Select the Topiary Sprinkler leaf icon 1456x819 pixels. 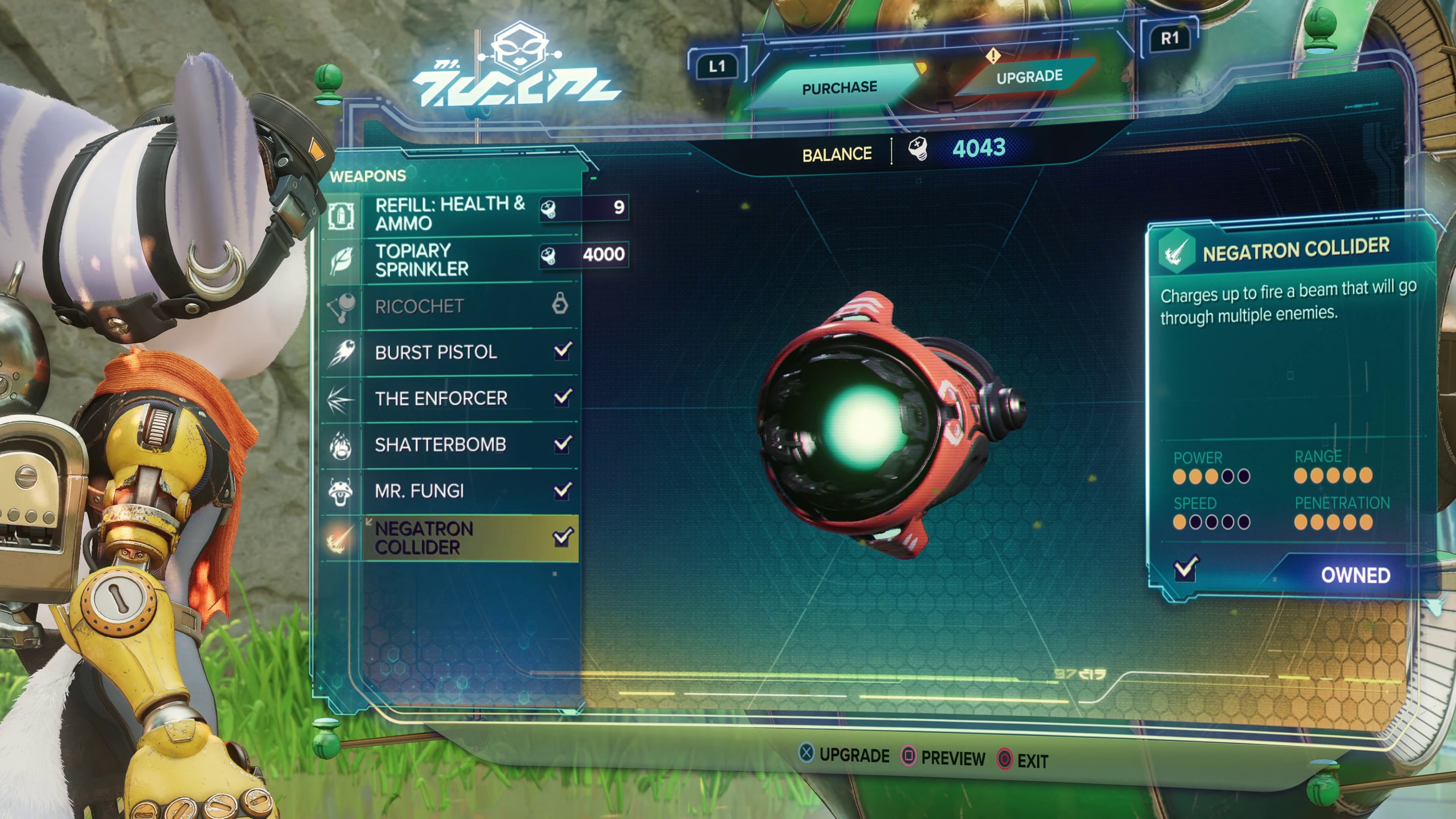tap(342, 259)
